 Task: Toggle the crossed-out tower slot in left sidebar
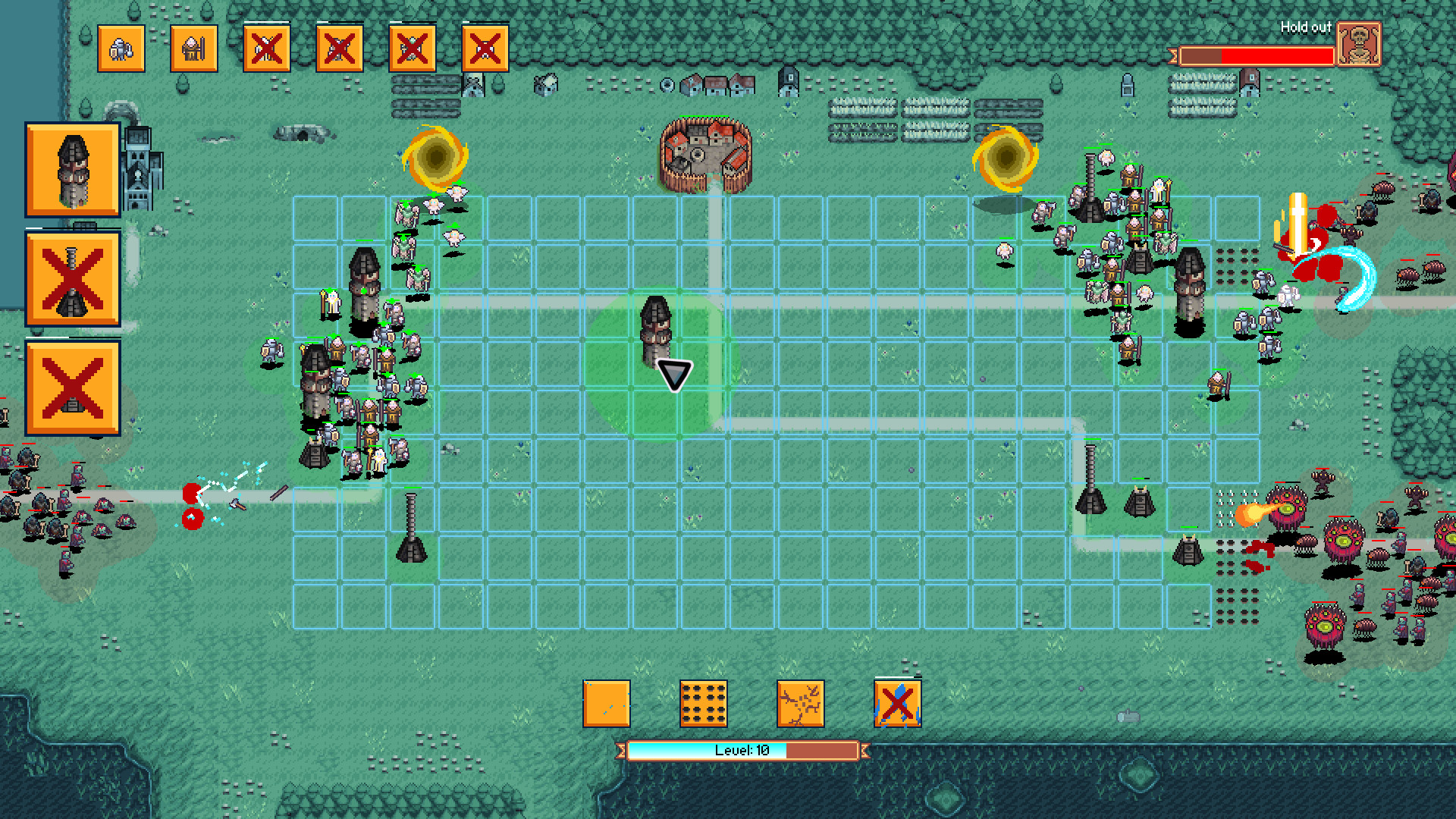tap(71, 278)
